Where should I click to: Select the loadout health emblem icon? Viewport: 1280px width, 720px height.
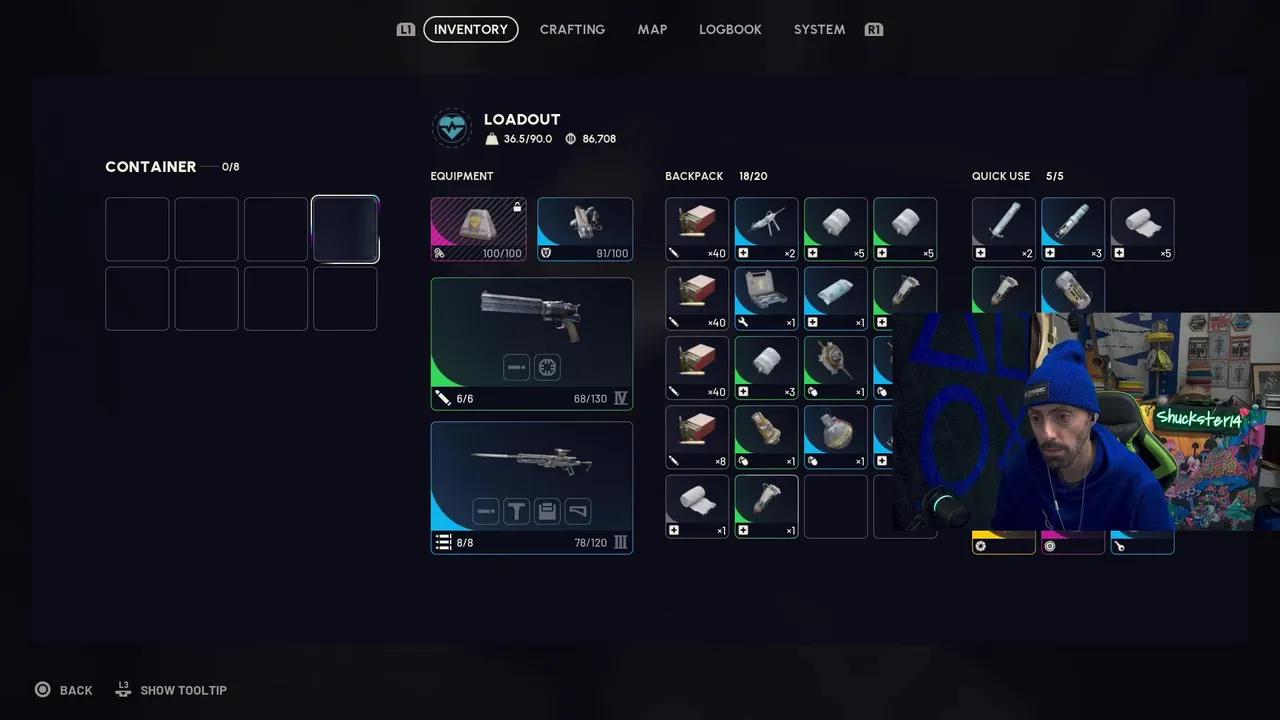click(452, 127)
